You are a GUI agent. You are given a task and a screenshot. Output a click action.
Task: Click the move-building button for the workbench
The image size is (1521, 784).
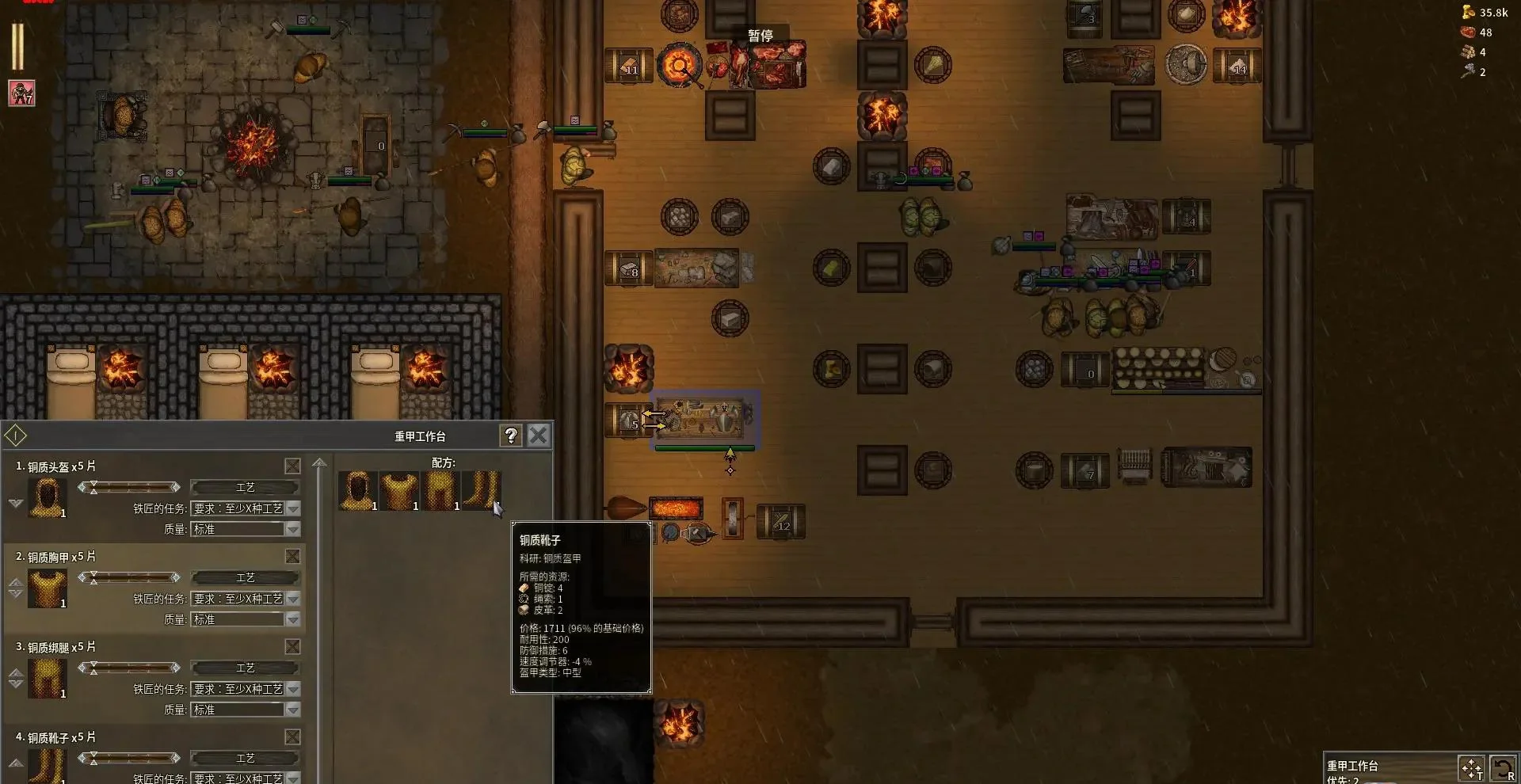click(x=1471, y=768)
